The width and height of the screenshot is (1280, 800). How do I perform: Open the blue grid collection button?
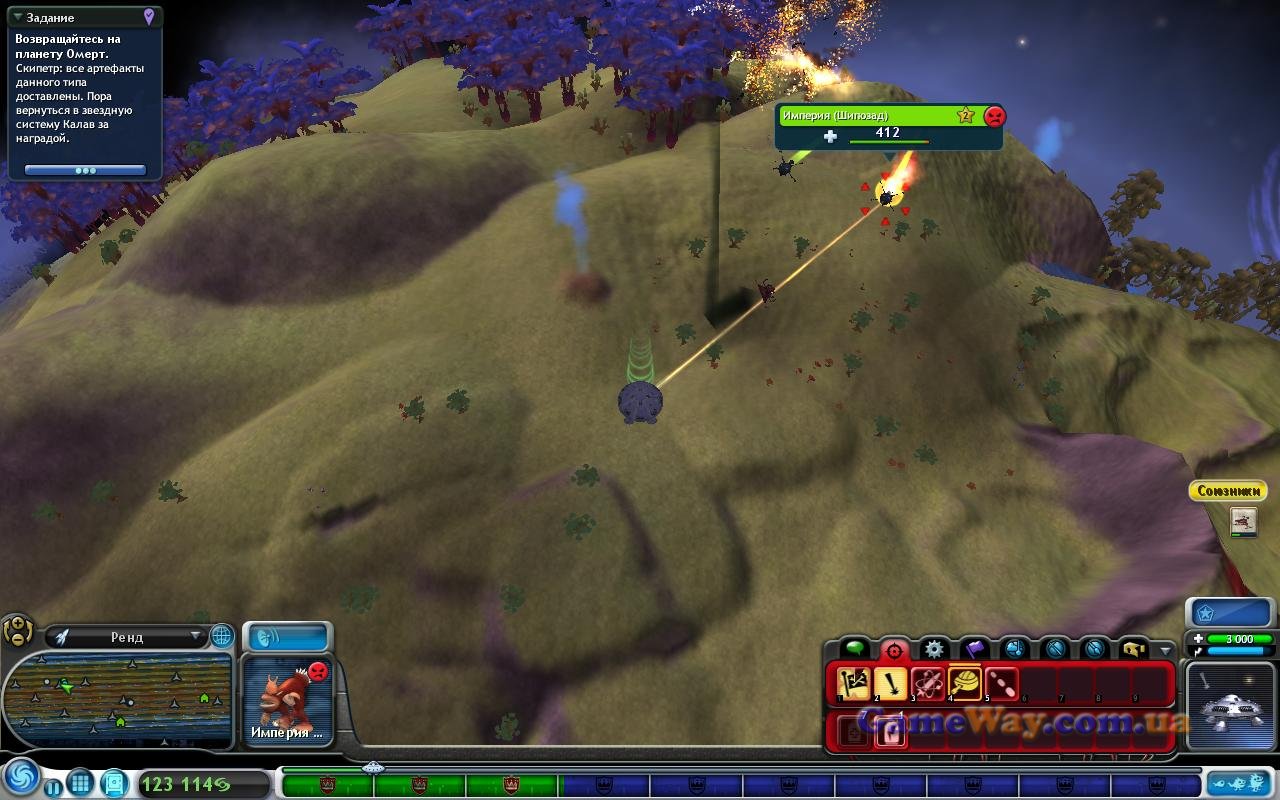[x=81, y=783]
